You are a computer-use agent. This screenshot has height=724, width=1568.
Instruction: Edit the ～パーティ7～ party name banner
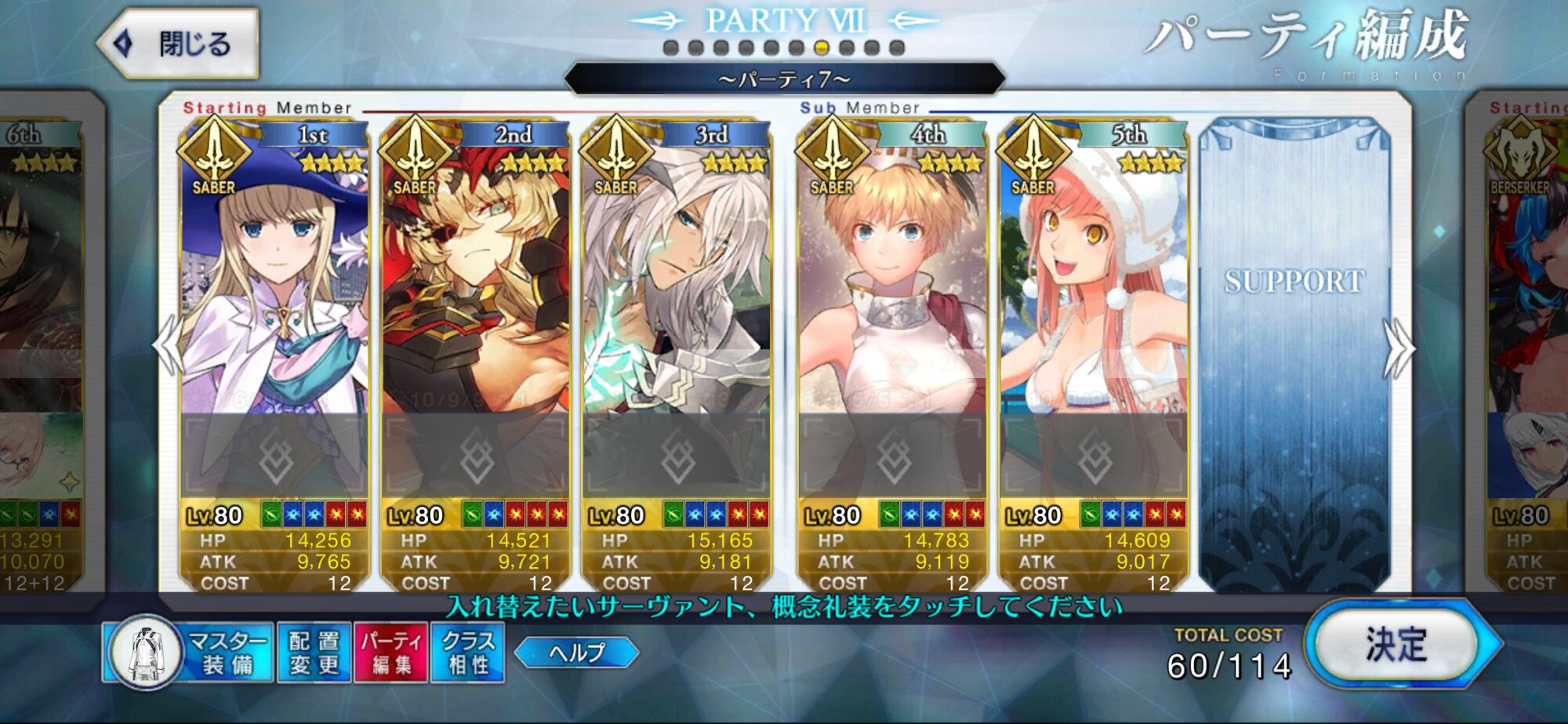tap(784, 79)
